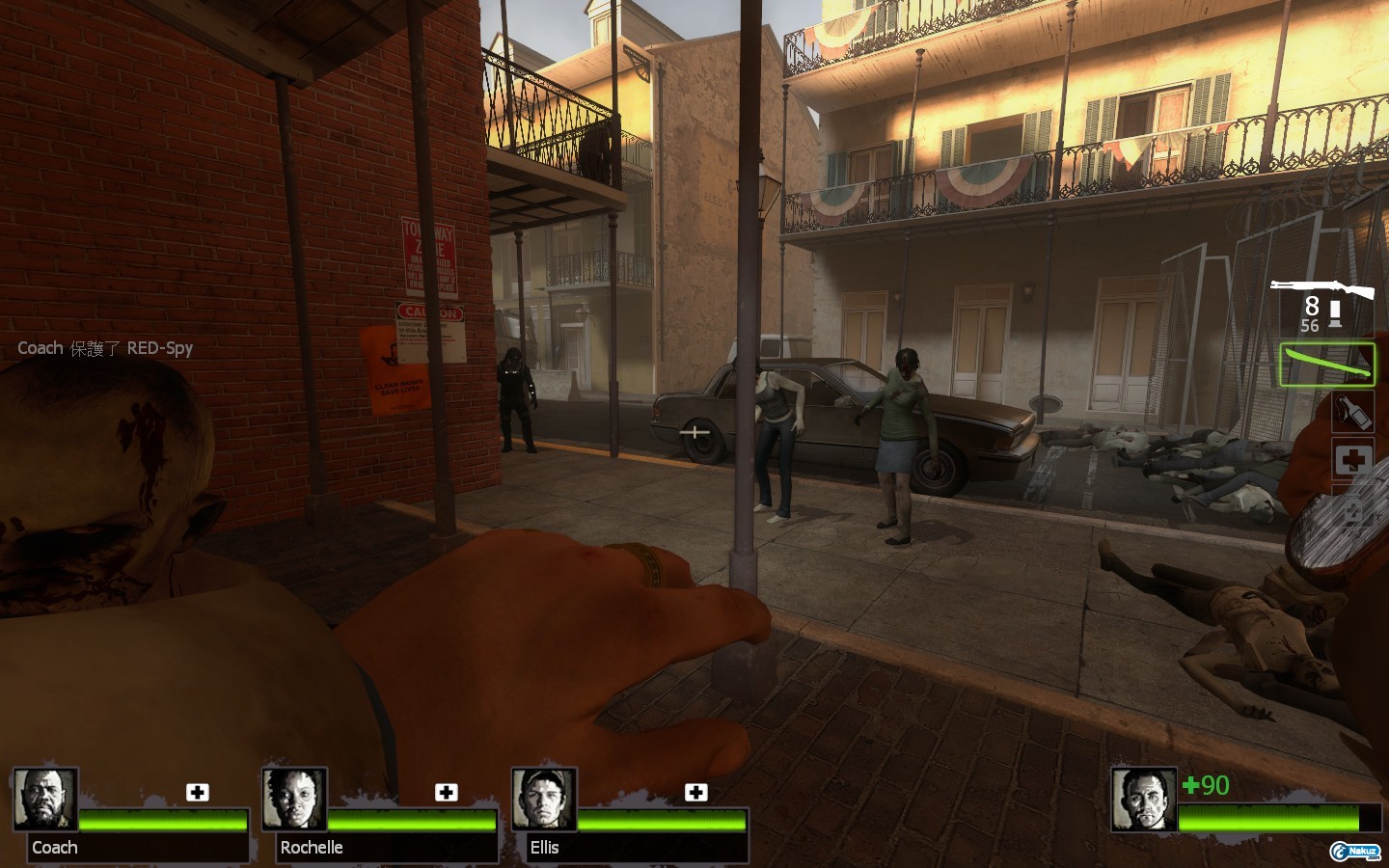1389x868 pixels.
Task: Click Coach's teammate portrait
Action: [x=45, y=799]
